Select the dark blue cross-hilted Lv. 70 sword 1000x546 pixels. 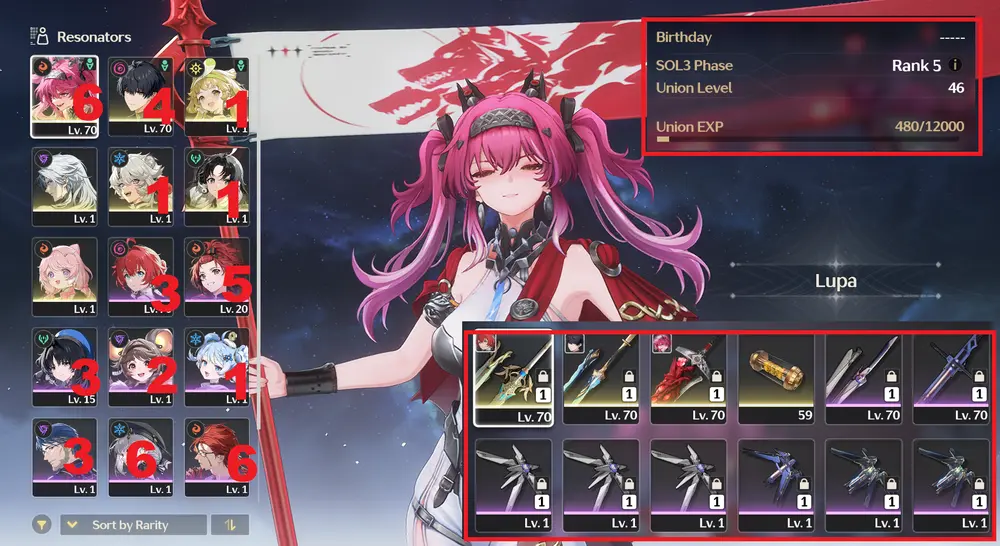coord(951,378)
